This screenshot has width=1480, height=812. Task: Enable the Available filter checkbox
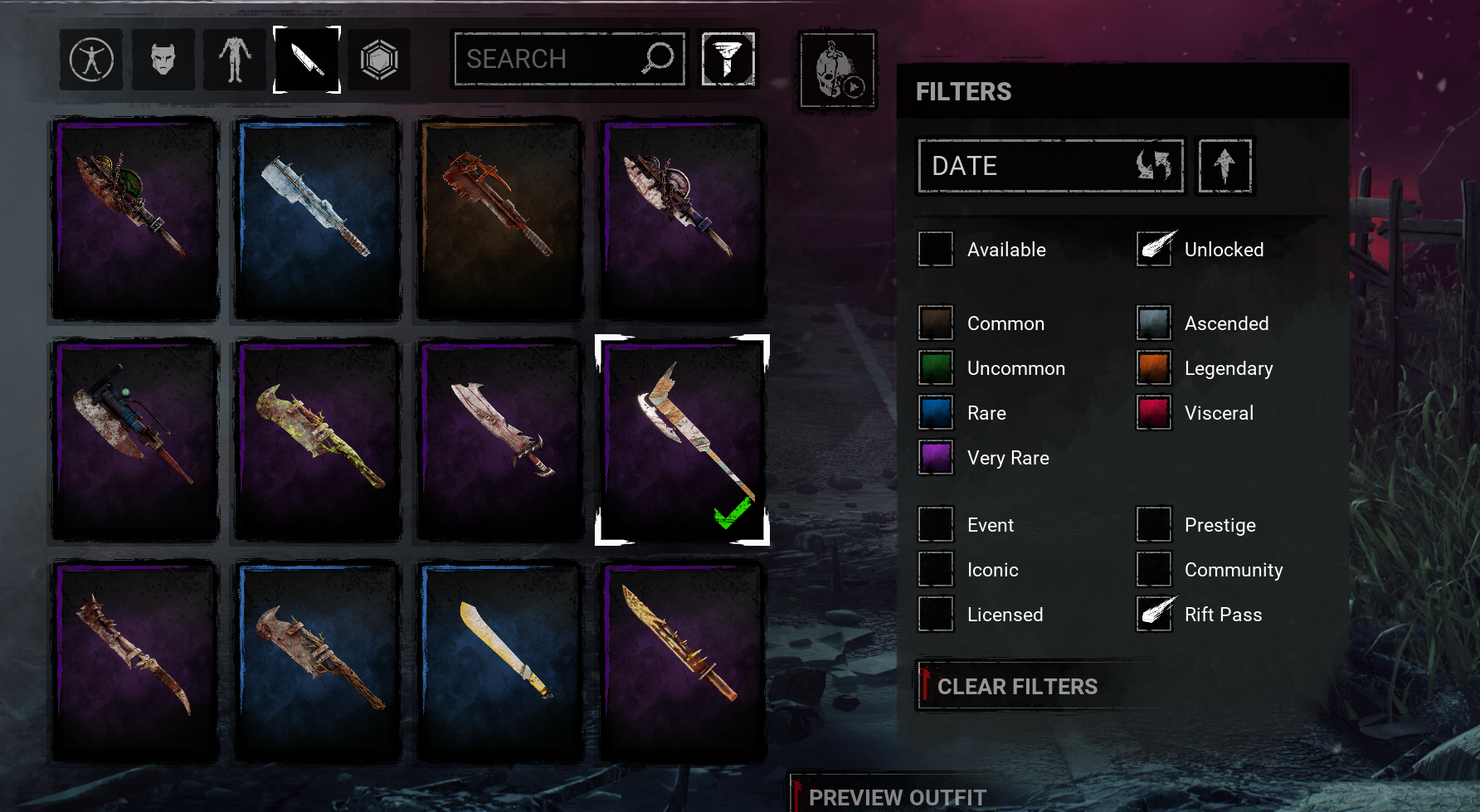[x=936, y=250]
